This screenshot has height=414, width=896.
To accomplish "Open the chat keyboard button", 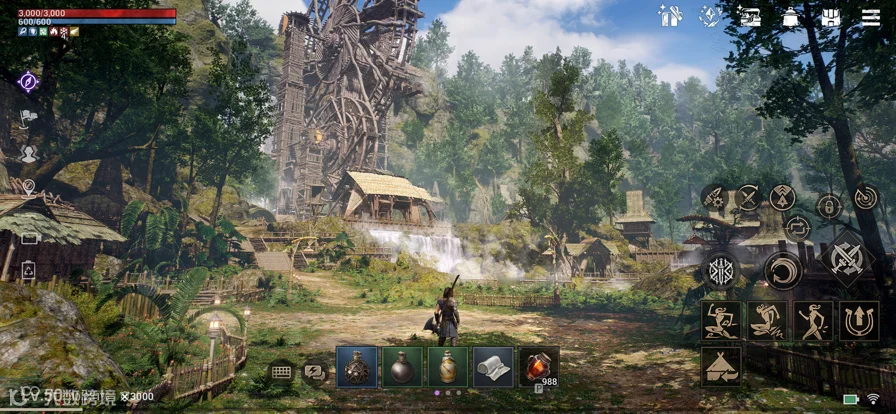I will click(x=281, y=371).
